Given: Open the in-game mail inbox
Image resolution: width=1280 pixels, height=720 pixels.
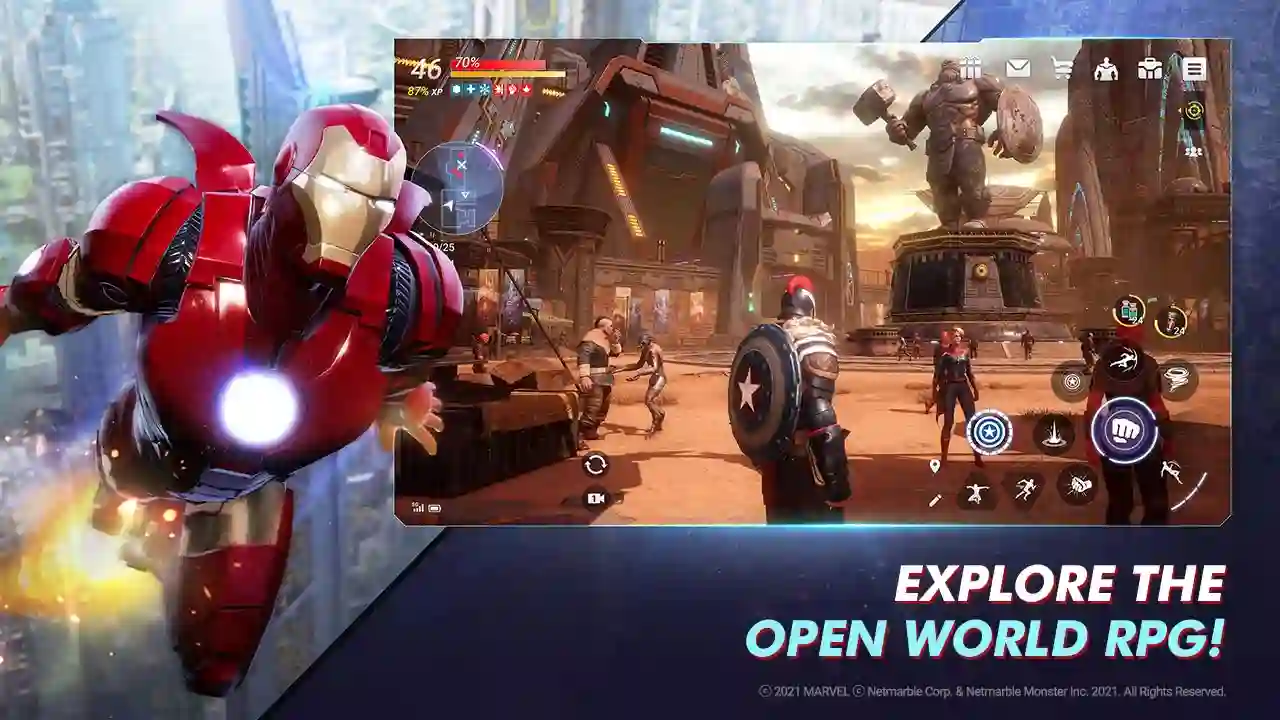Looking at the screenshot, I should pyautogui.click(x=1018, y=67).
